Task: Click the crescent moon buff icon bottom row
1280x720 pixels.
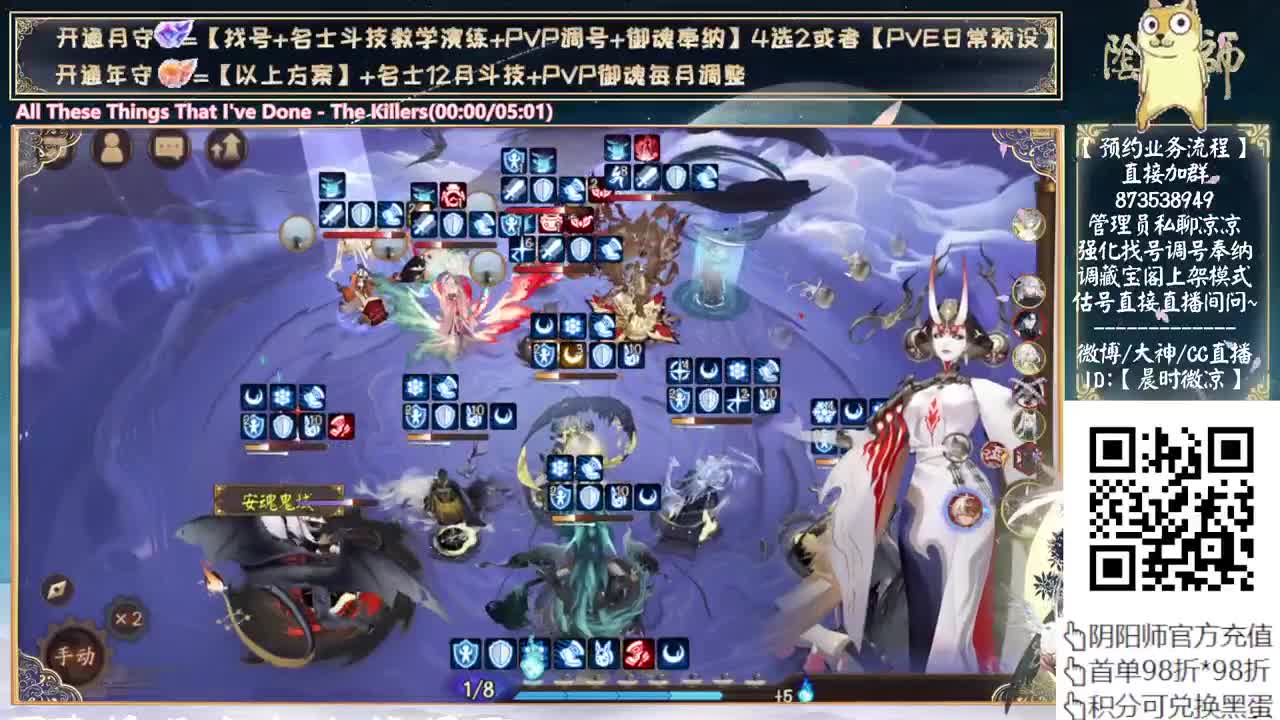Action: (673, 653)
